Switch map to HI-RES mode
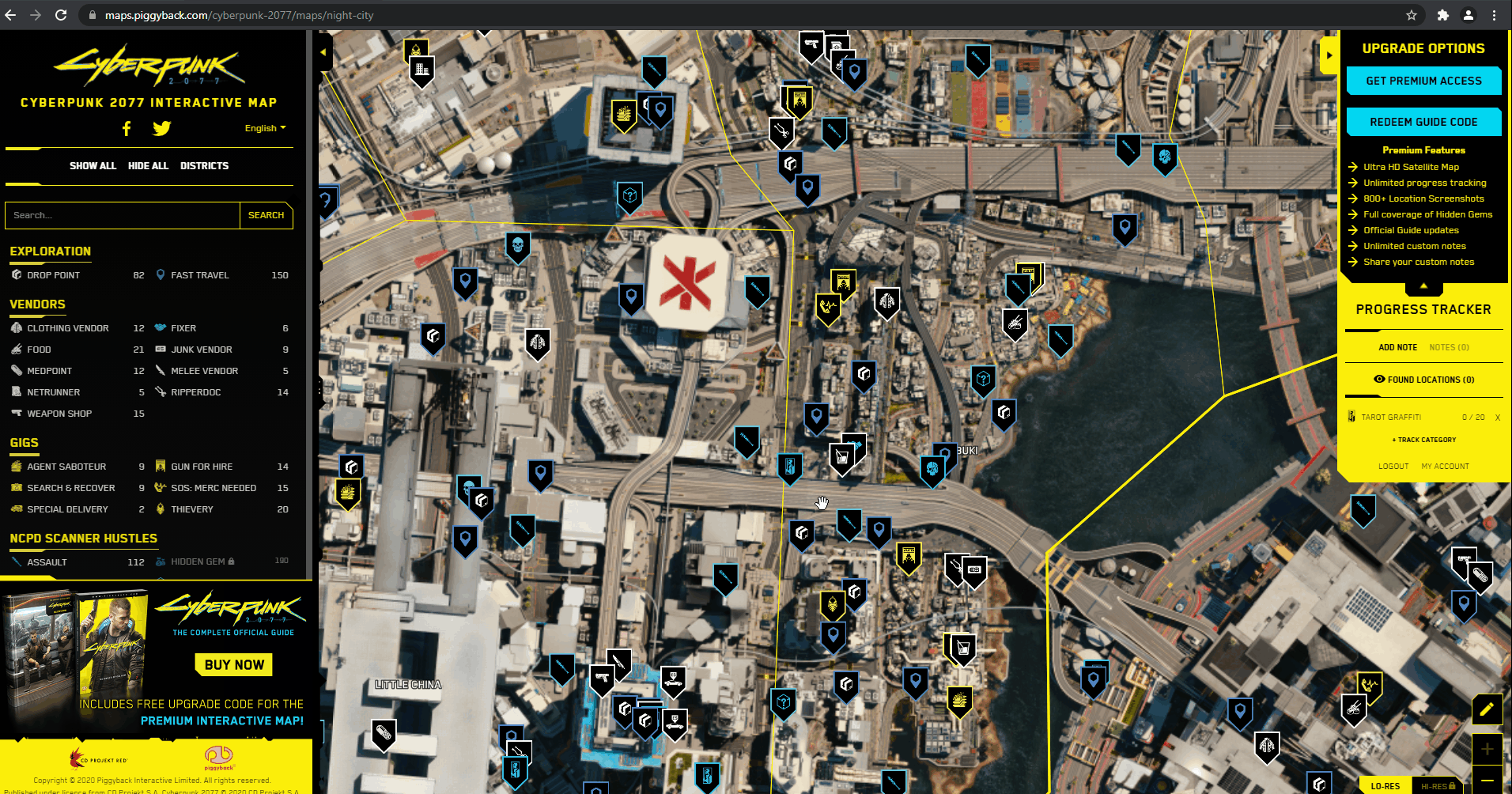Screen dimensions: 1512x794 (1438, 786)
